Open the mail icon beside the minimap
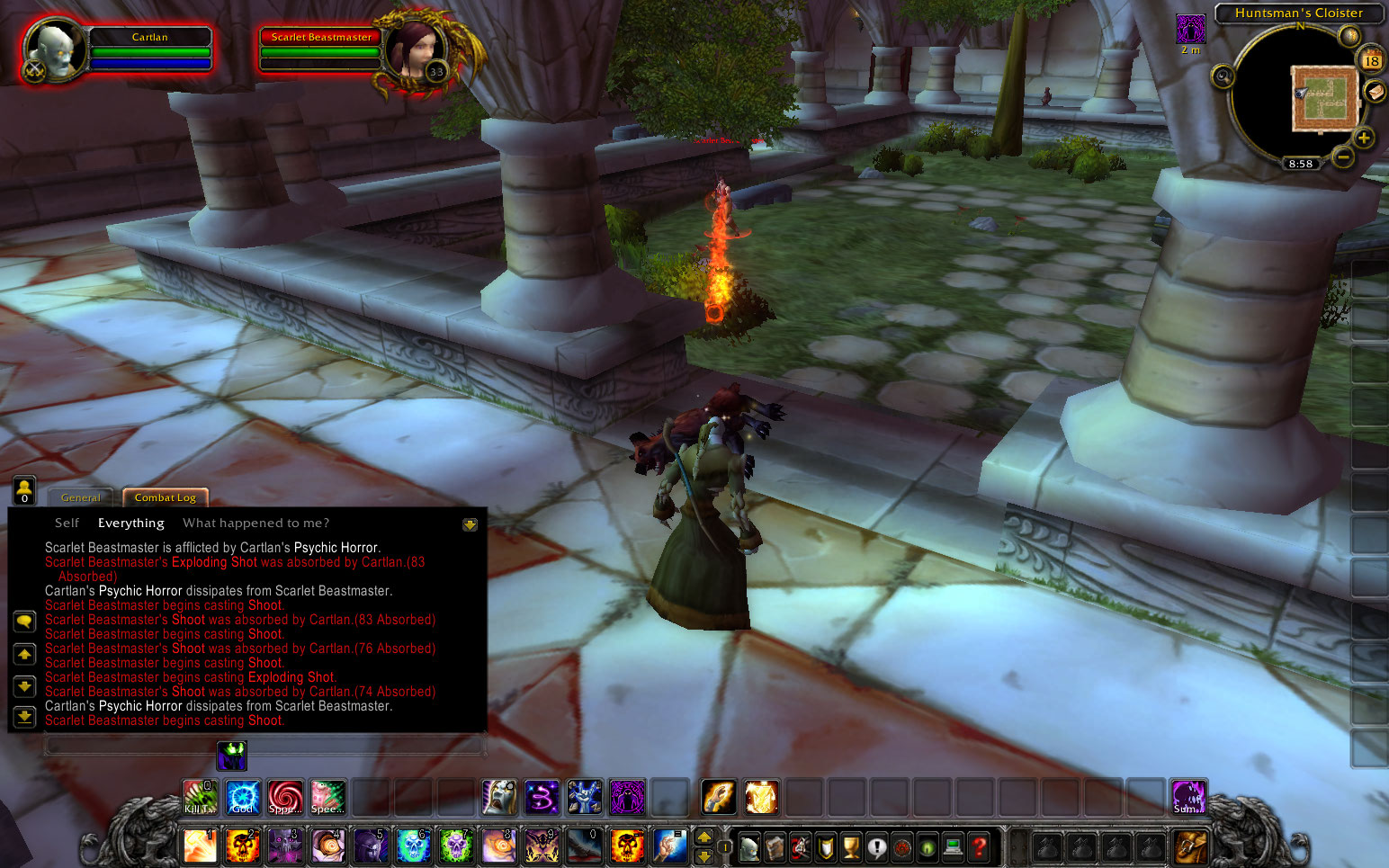Image resolution: width=1389 pixels, height=868 pixels. (x=1376, y=92)
